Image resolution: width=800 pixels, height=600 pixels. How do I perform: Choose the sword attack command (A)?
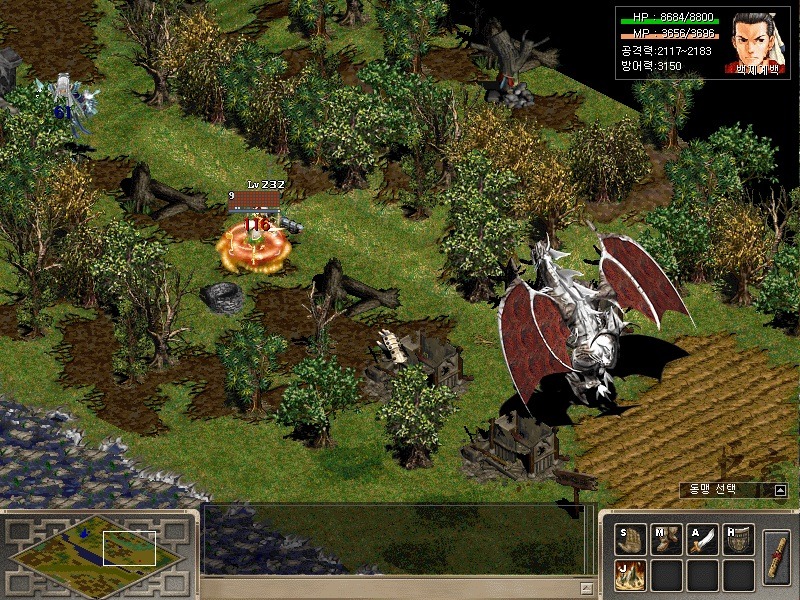click(x=703, y=540)
